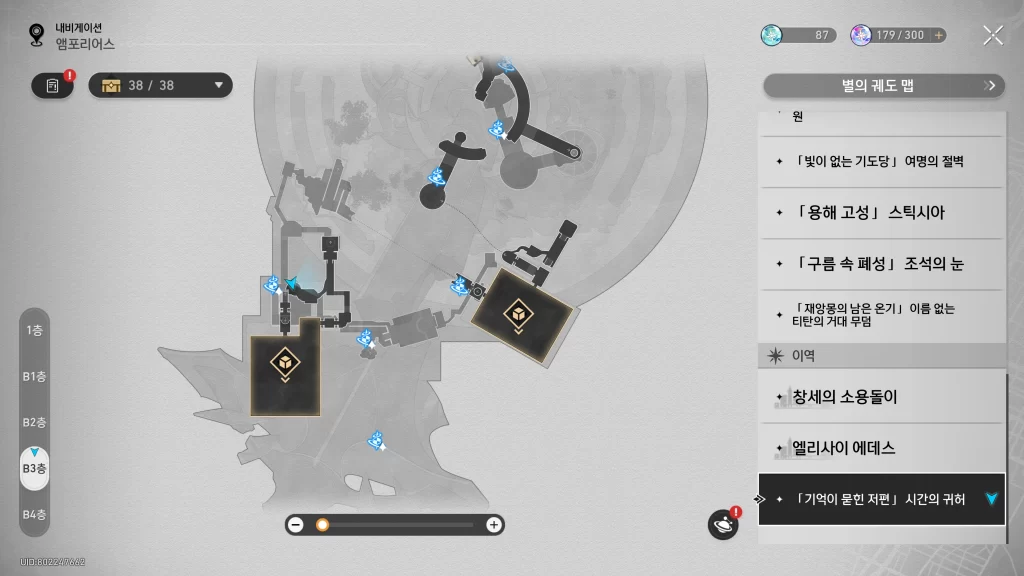Select 「구름 속 폐성」 조석의 눈
This screenshot has height=576, width=1024.
(880, 264)
